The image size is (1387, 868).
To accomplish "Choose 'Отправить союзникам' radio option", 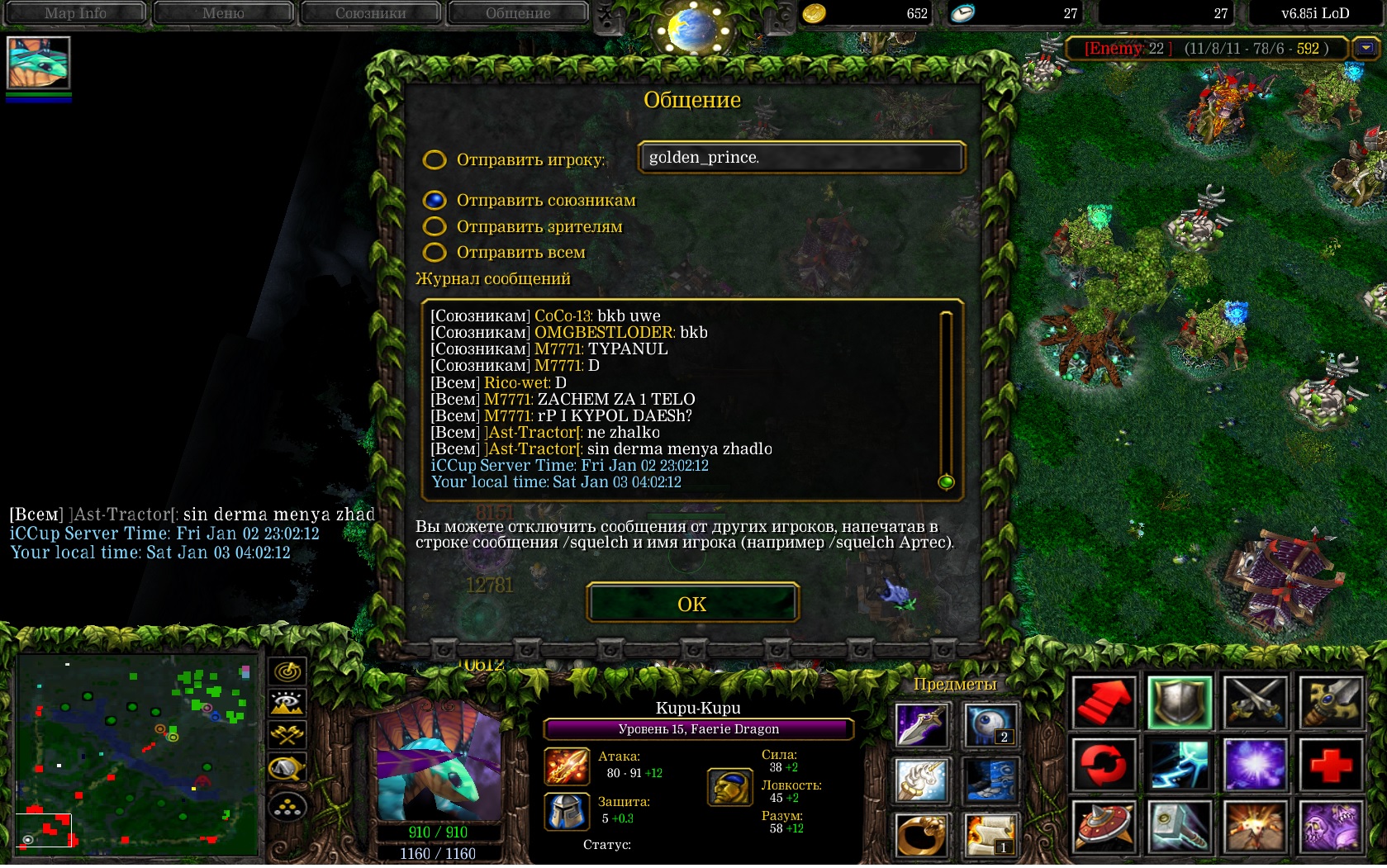I will [x=435, y=200].
